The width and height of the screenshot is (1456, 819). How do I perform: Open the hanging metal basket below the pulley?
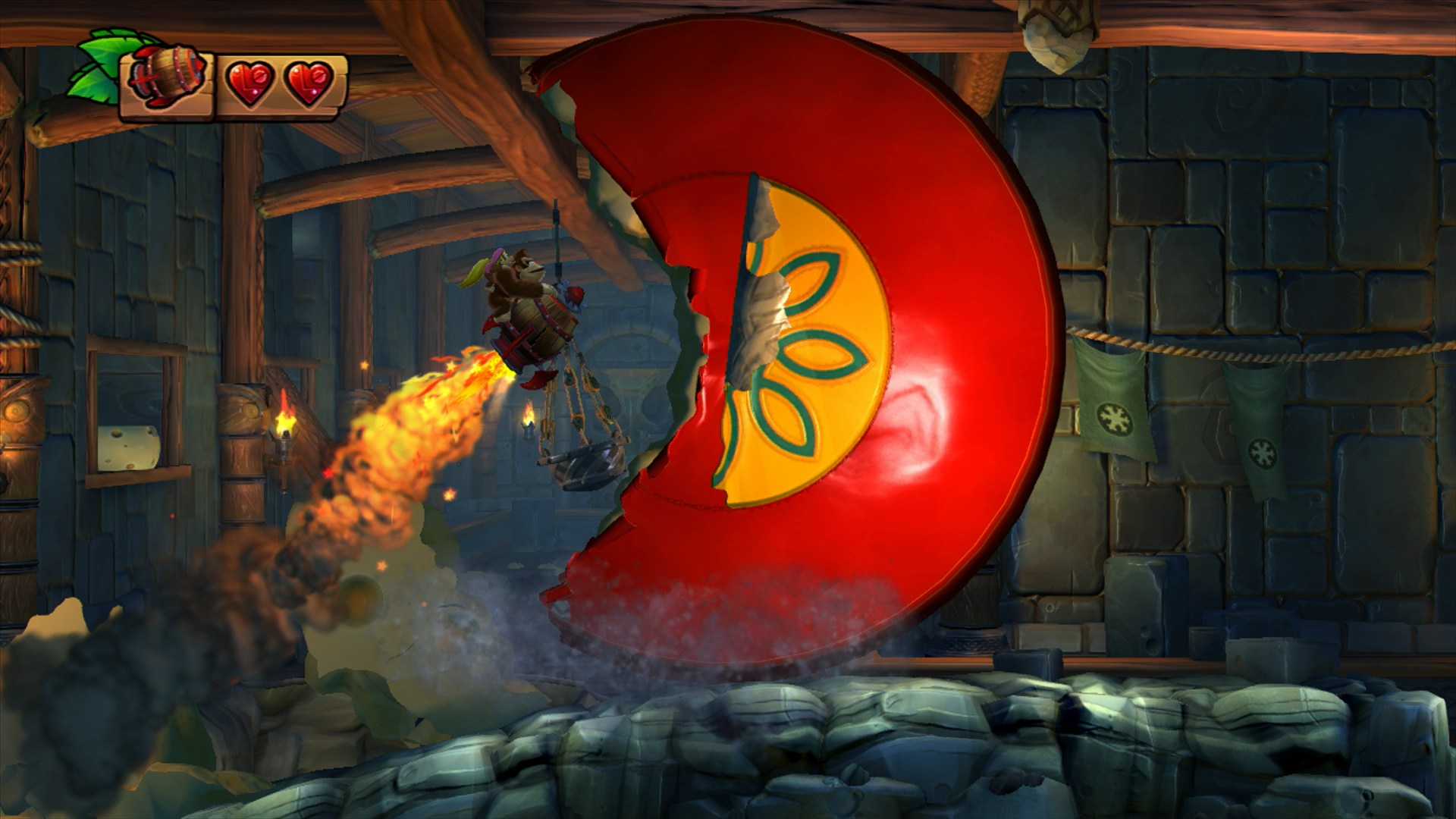tap(584, 463)
